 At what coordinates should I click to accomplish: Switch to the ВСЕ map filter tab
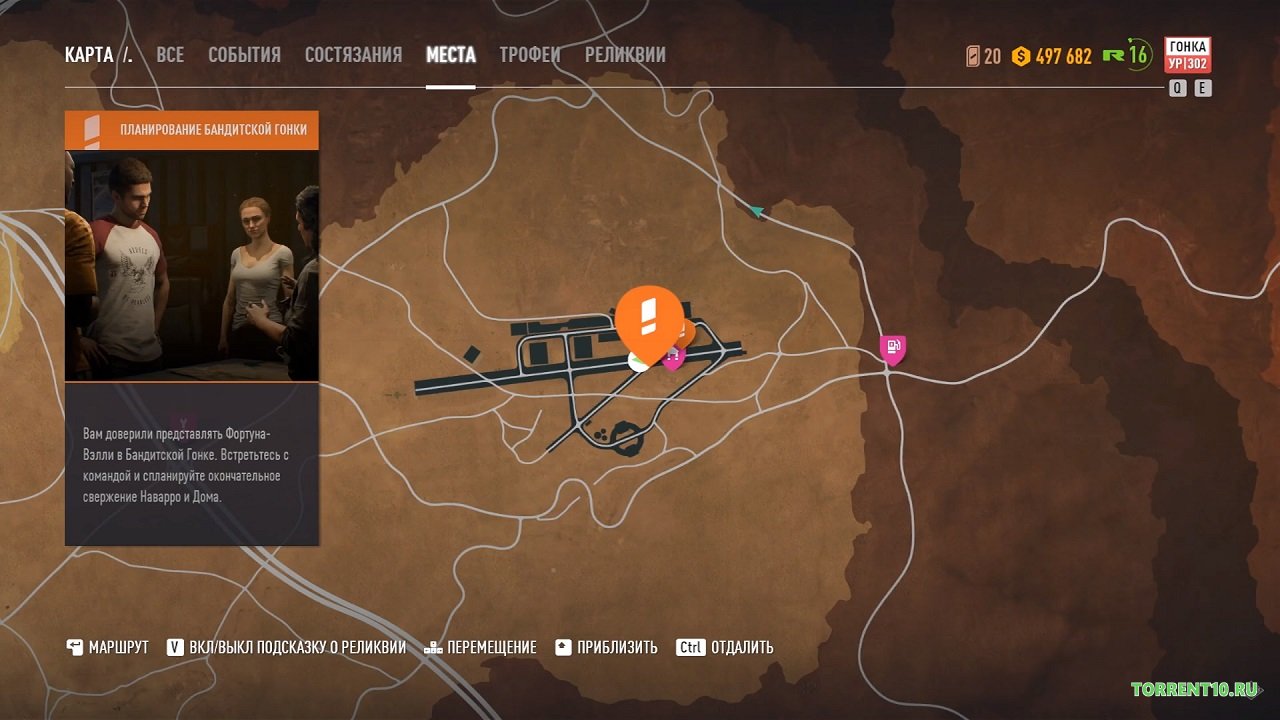(x=170, y=55)
